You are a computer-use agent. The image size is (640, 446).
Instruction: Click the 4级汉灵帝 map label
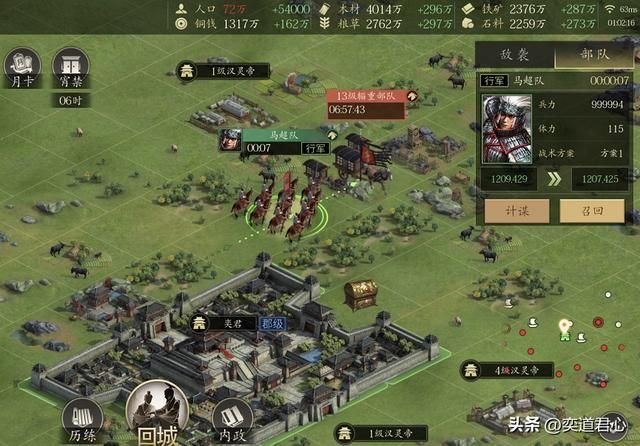pos(507,371)
